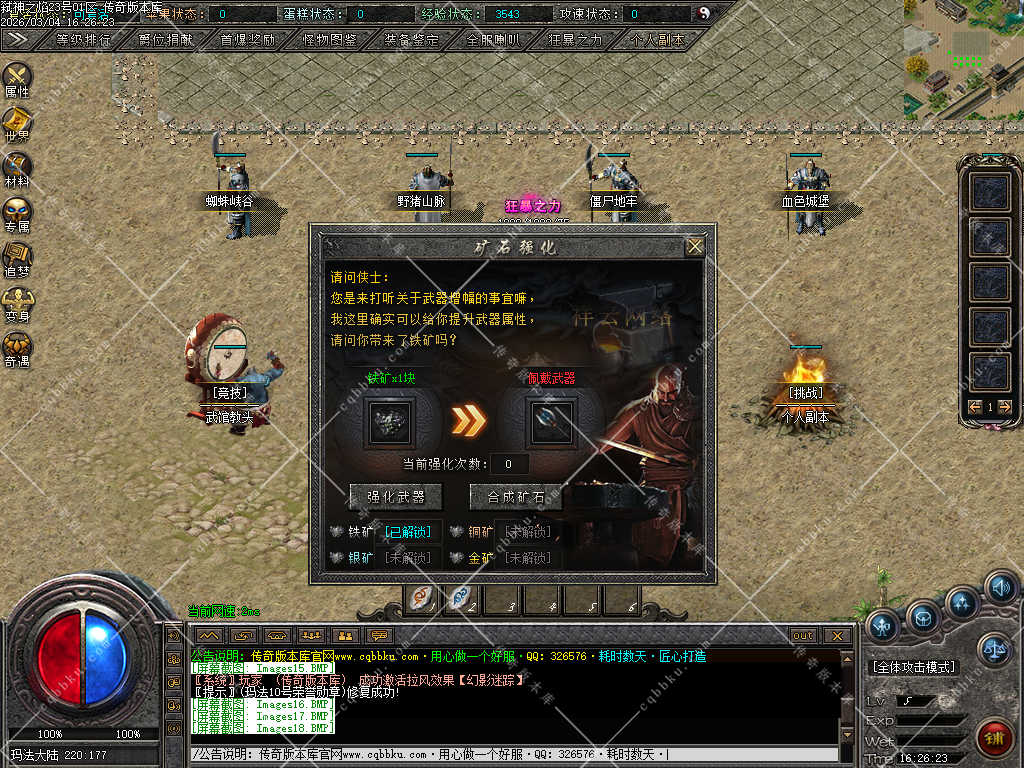Click the chat panel's out button

point(803,636)
